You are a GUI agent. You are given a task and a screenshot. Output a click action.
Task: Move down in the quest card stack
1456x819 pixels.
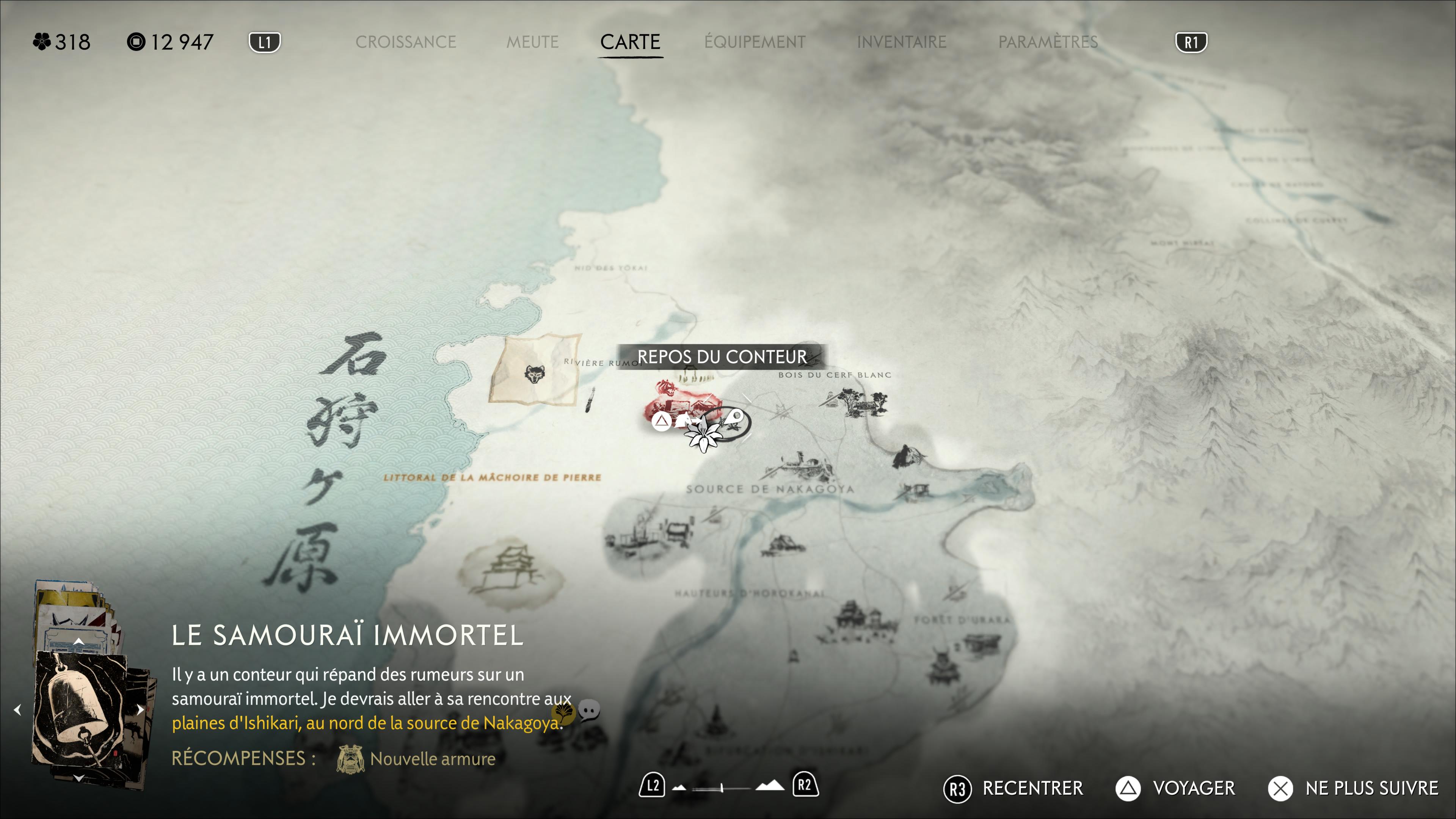click(78, 778)
